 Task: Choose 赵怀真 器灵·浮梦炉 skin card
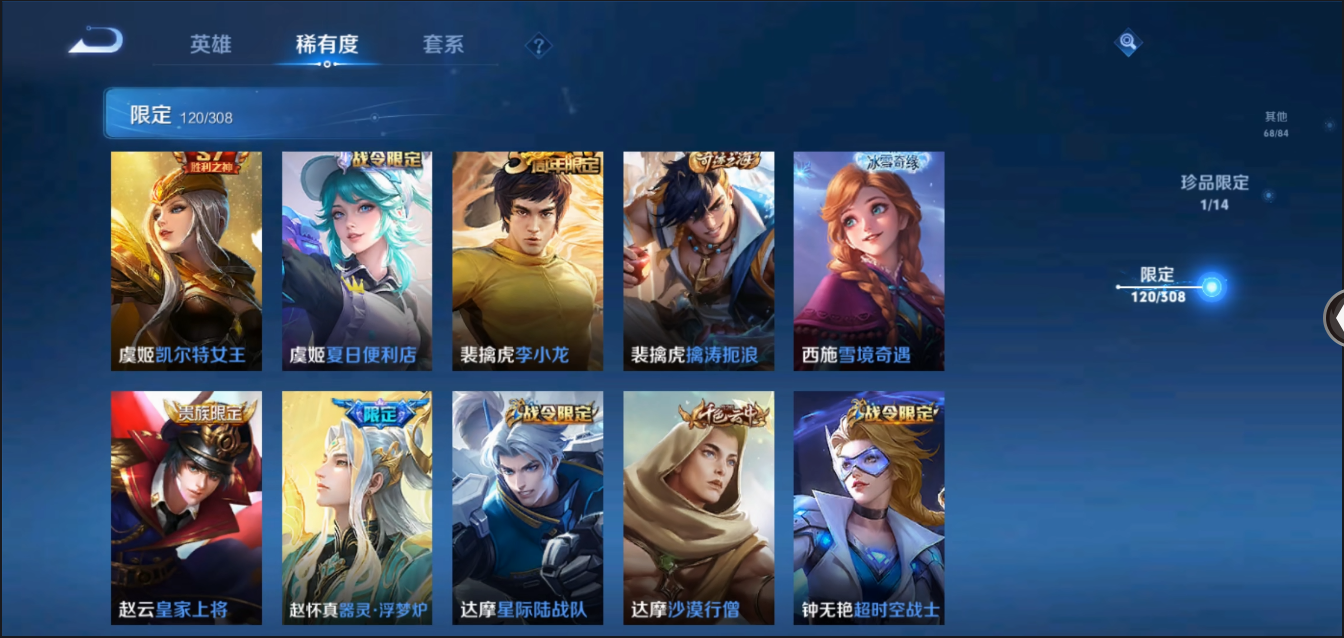(357, 508)
